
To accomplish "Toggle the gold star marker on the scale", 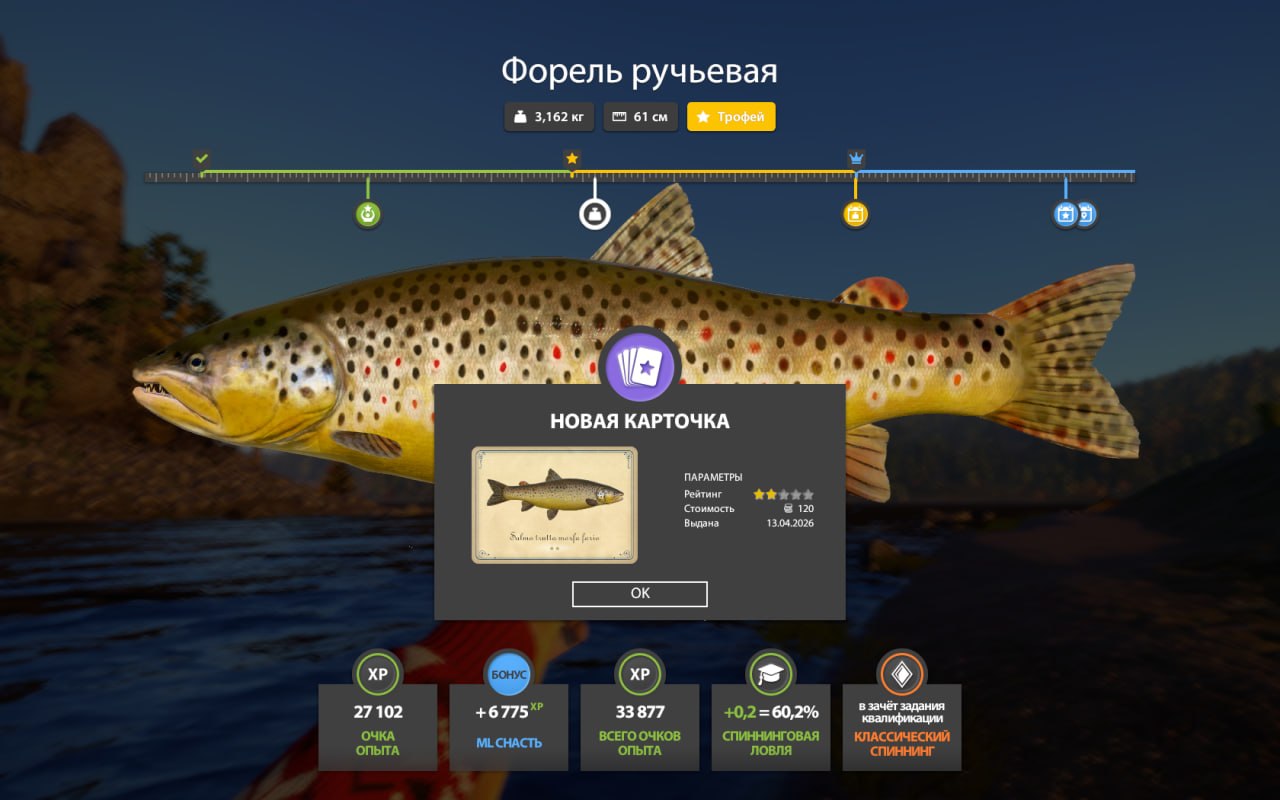I will click(x=571, y=157).
